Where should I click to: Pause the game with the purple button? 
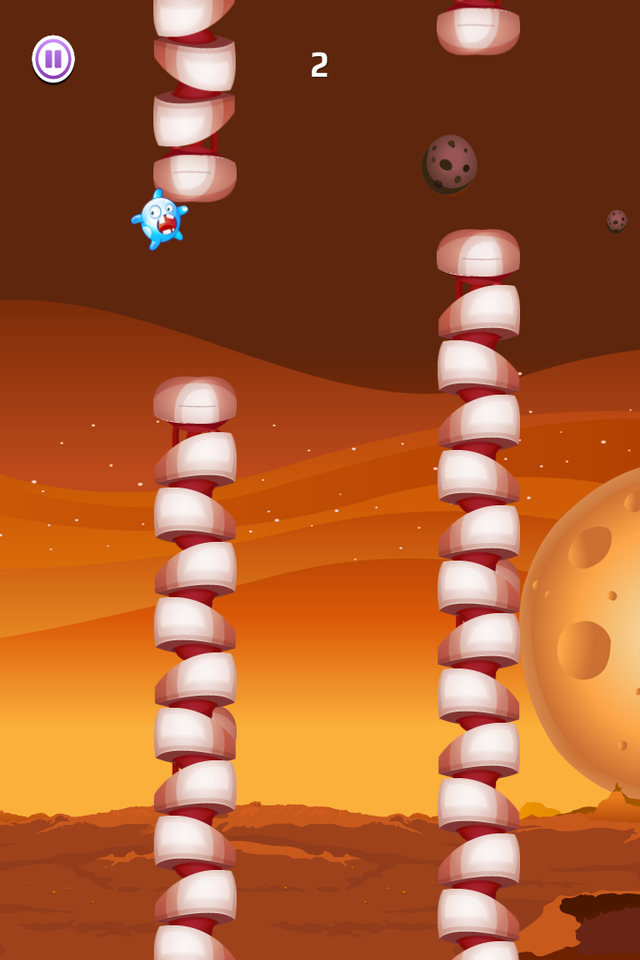[53, 59]
